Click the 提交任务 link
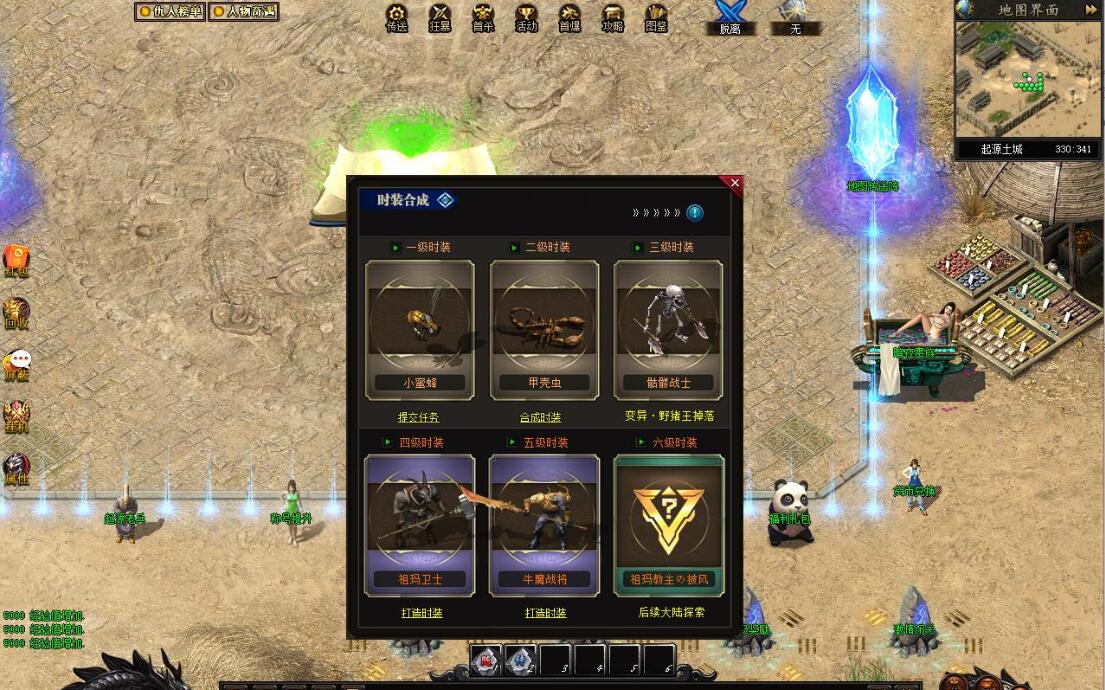 point(418,417)
